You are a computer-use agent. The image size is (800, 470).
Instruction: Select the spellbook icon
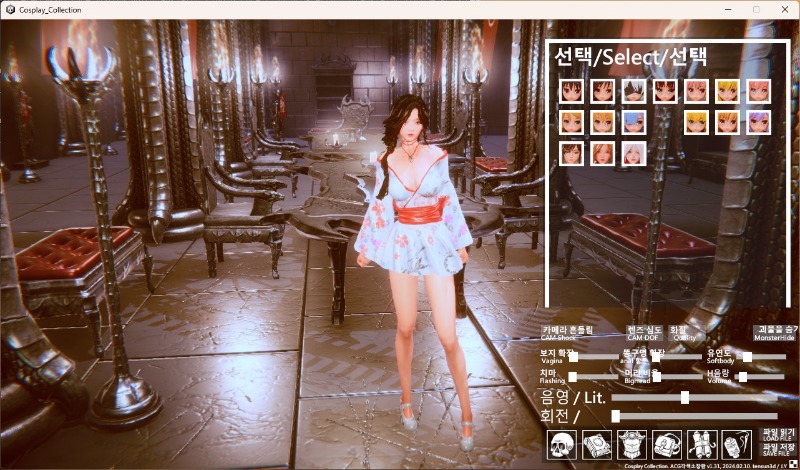[x=597, y=443]
